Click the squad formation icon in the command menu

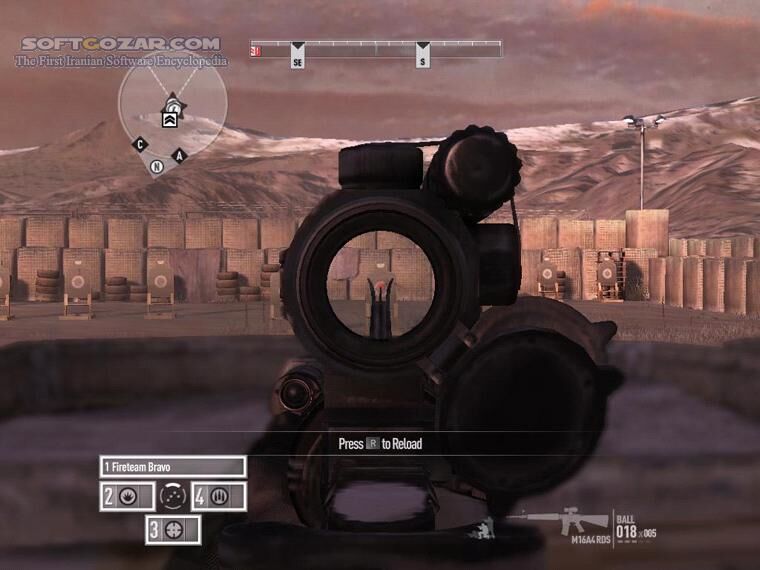pyautogui.click(x=173, y=495)
